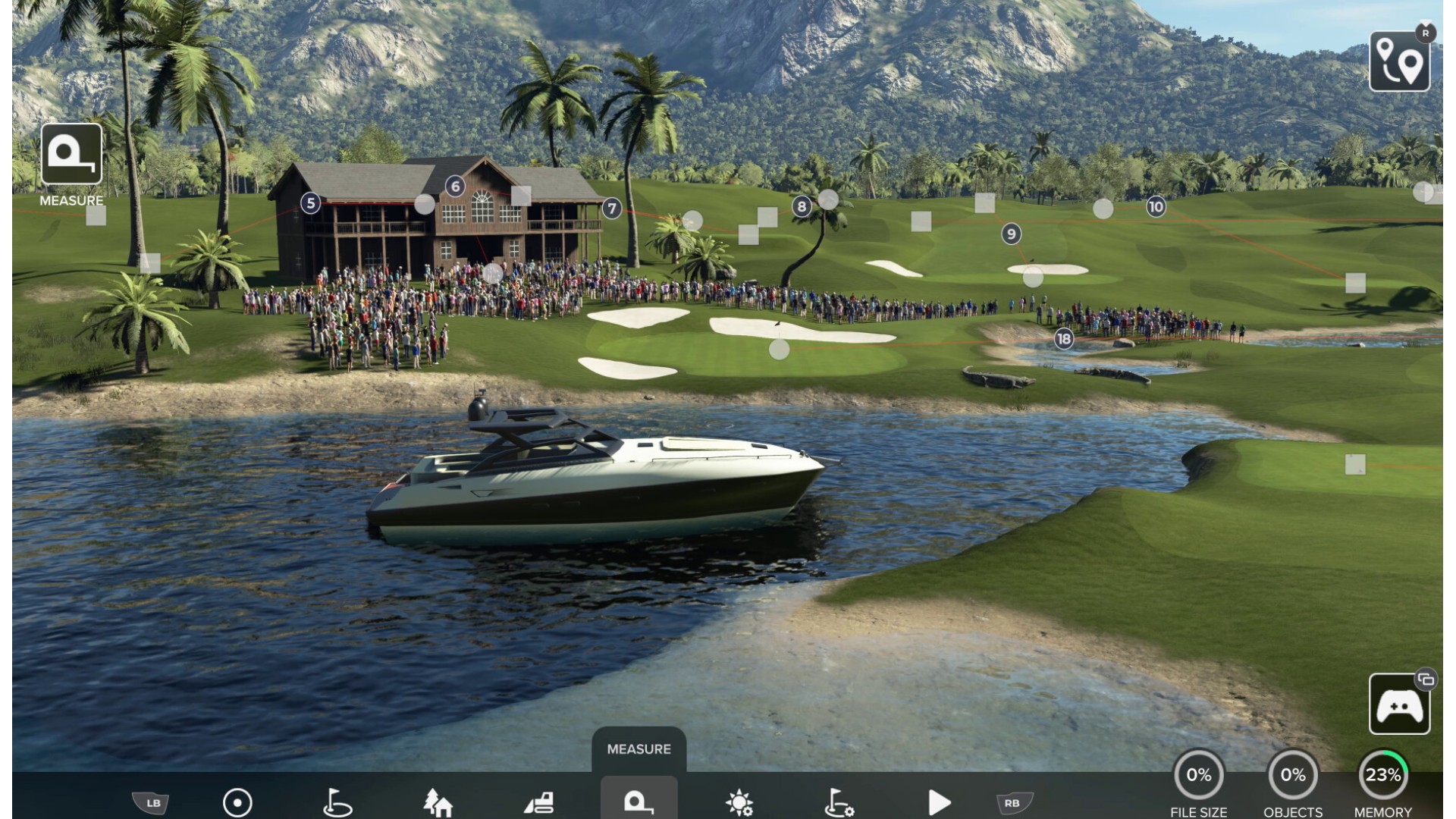The image size is (1456, 819).
Task: Select hole 18 marker near the water
Action: (1064, 339)
